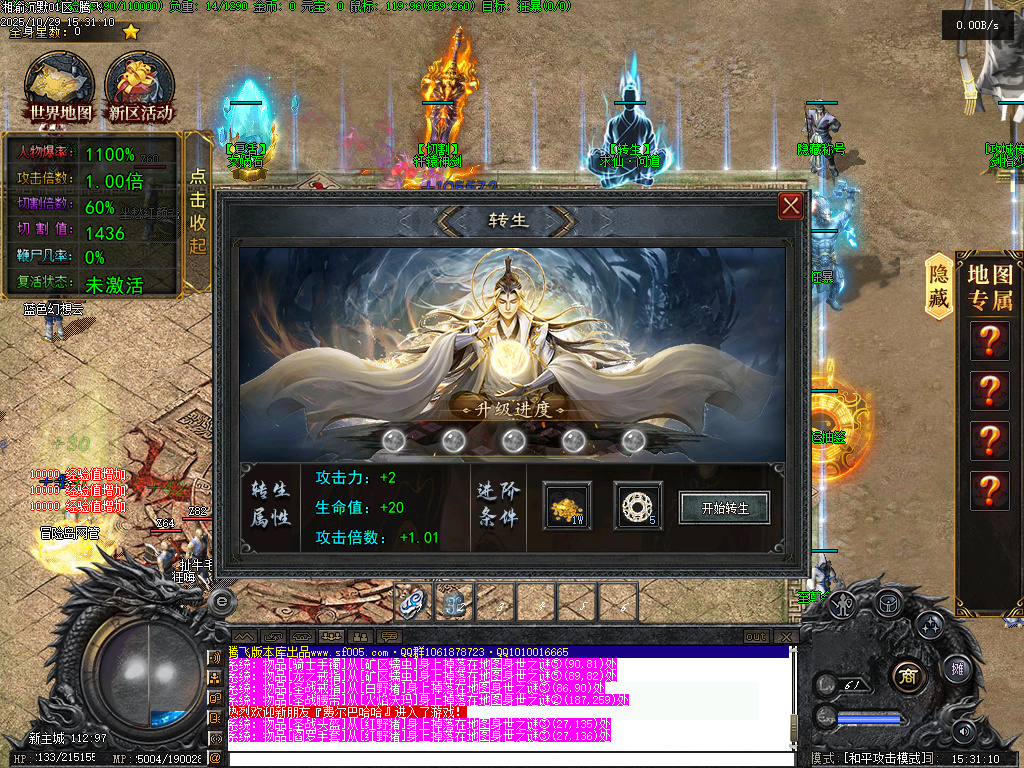
Task: Select the blue swirl item hotbar slot
Action: pos(413,603)
